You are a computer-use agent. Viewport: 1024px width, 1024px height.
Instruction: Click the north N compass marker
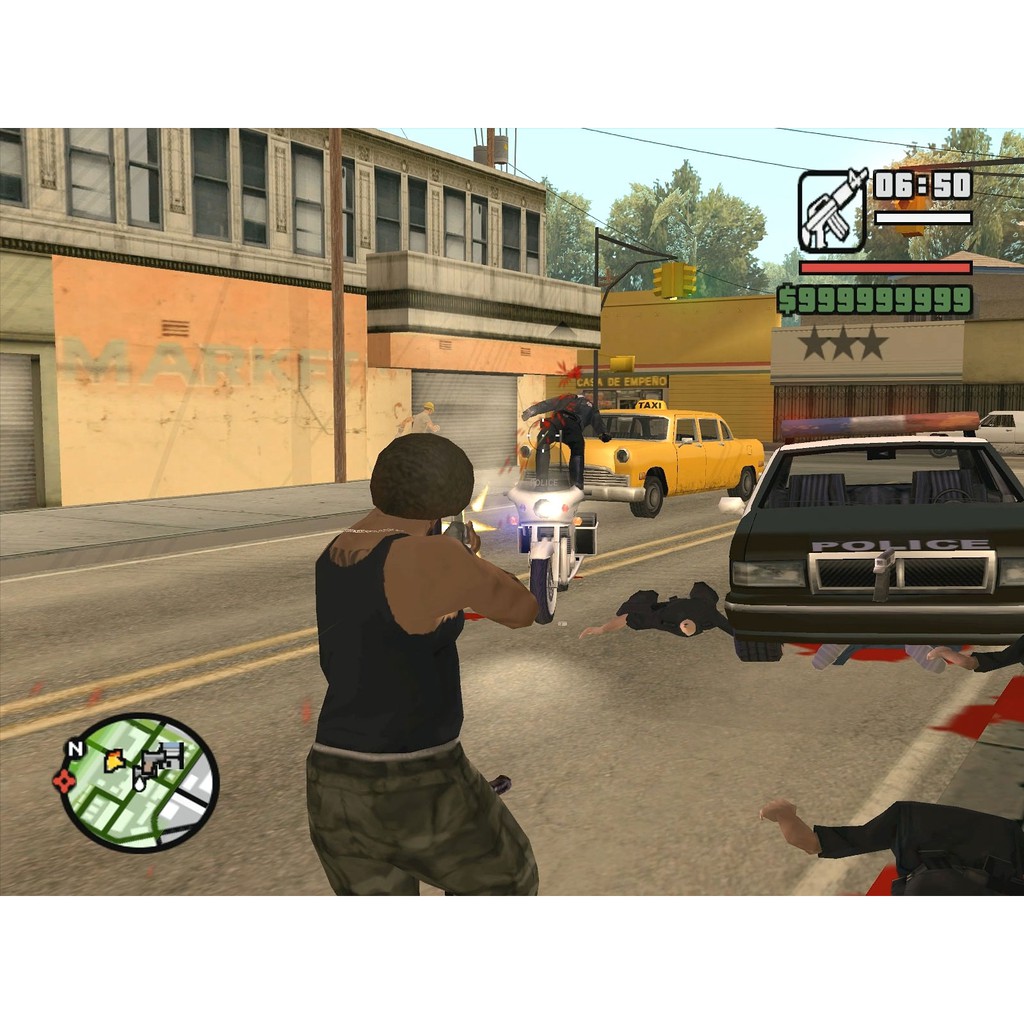tap(75, 748)
